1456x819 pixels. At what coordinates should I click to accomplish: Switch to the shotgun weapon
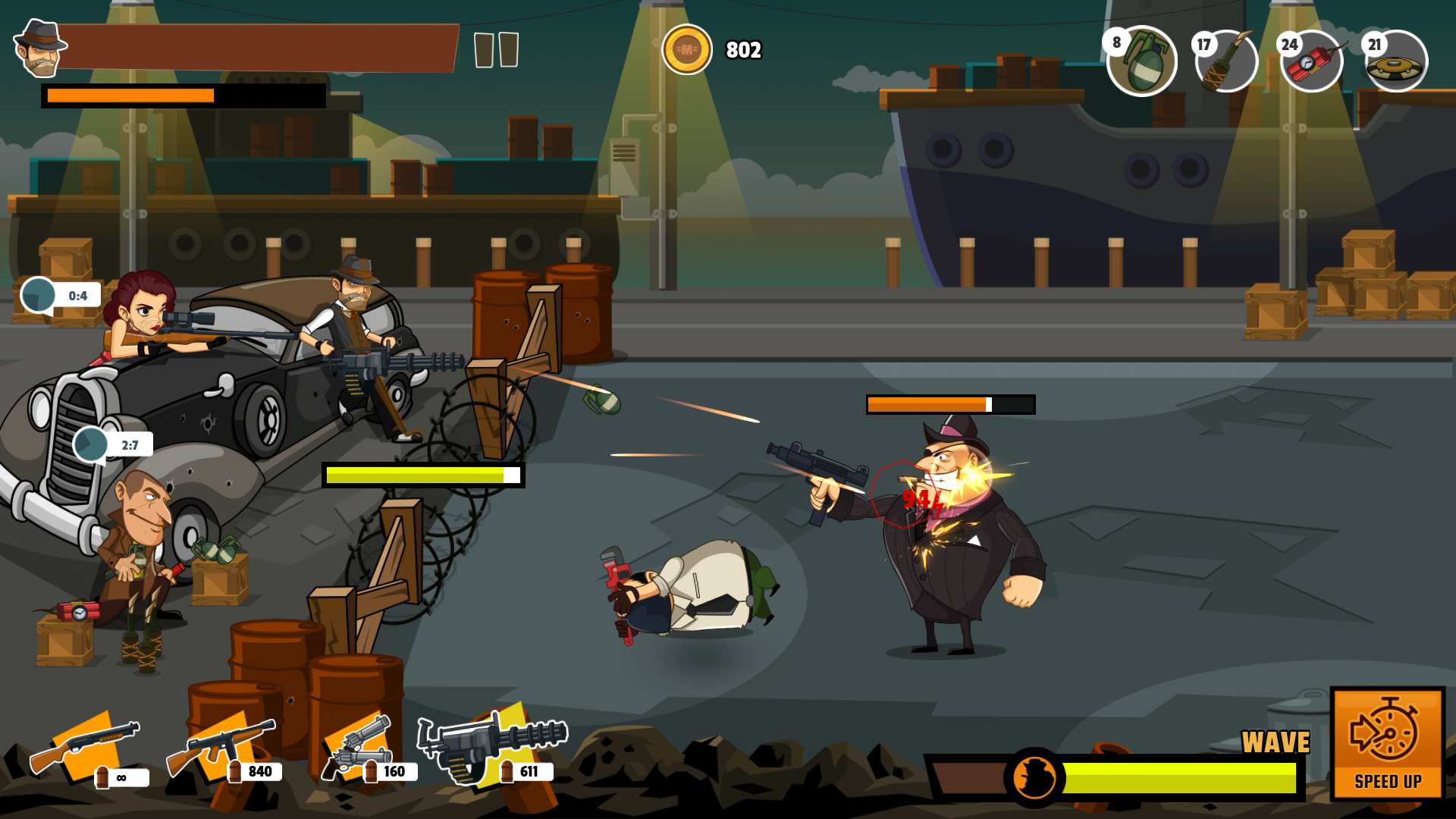click(x=86, y=745)
